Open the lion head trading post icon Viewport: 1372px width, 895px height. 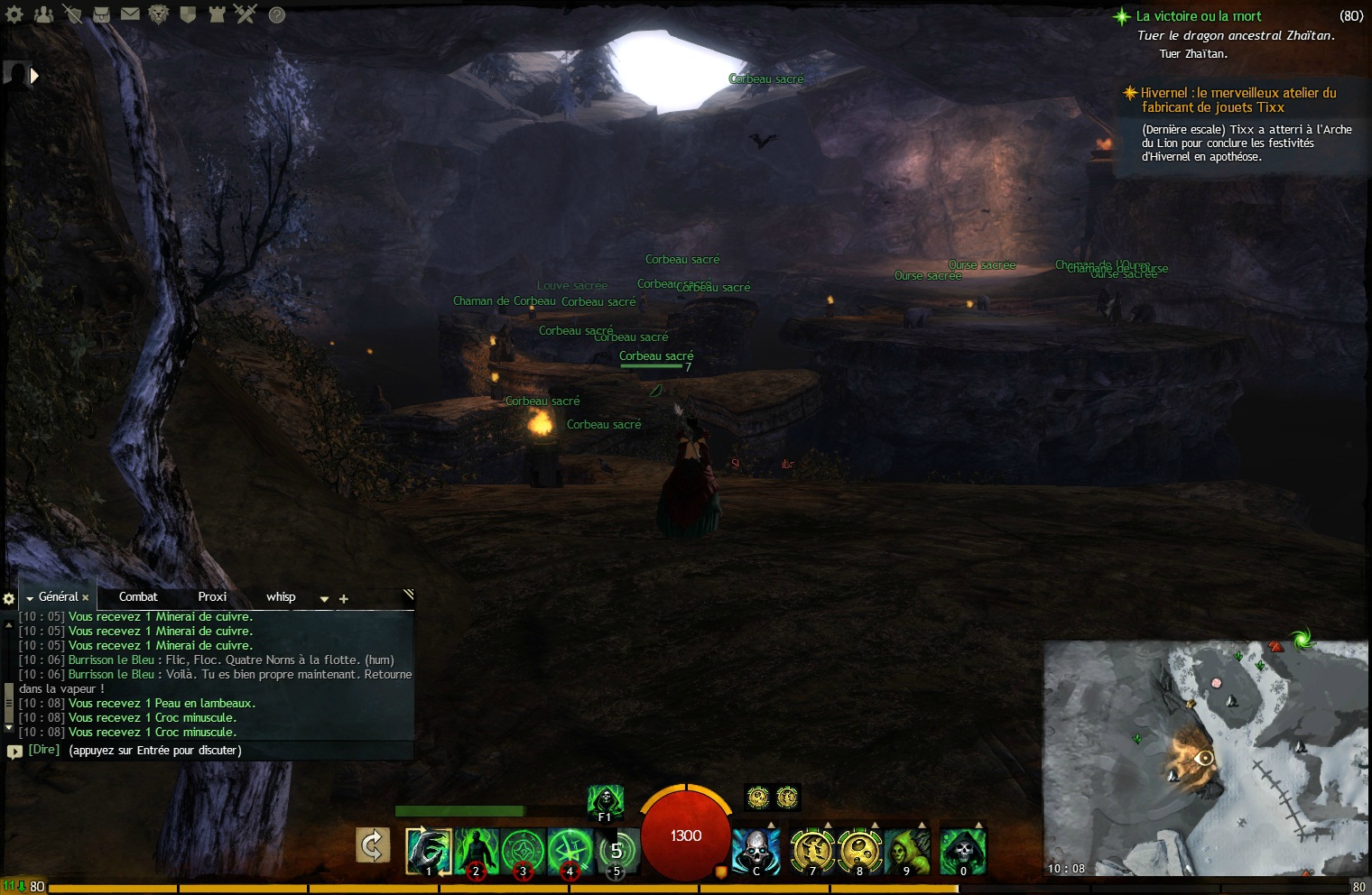coord(158,14)
